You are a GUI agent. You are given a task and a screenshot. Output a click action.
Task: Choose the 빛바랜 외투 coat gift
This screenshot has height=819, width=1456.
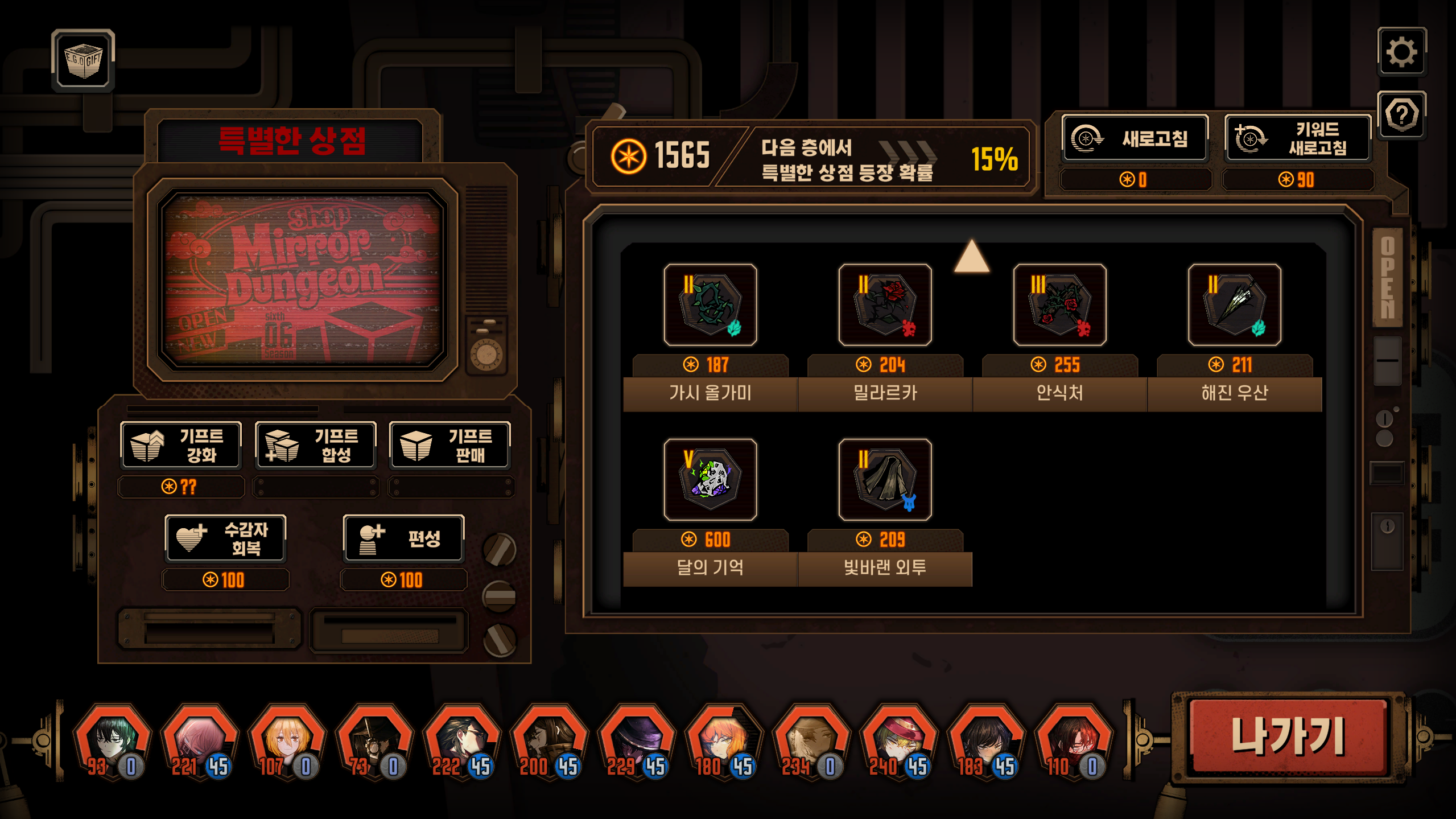tap(885, 480)
